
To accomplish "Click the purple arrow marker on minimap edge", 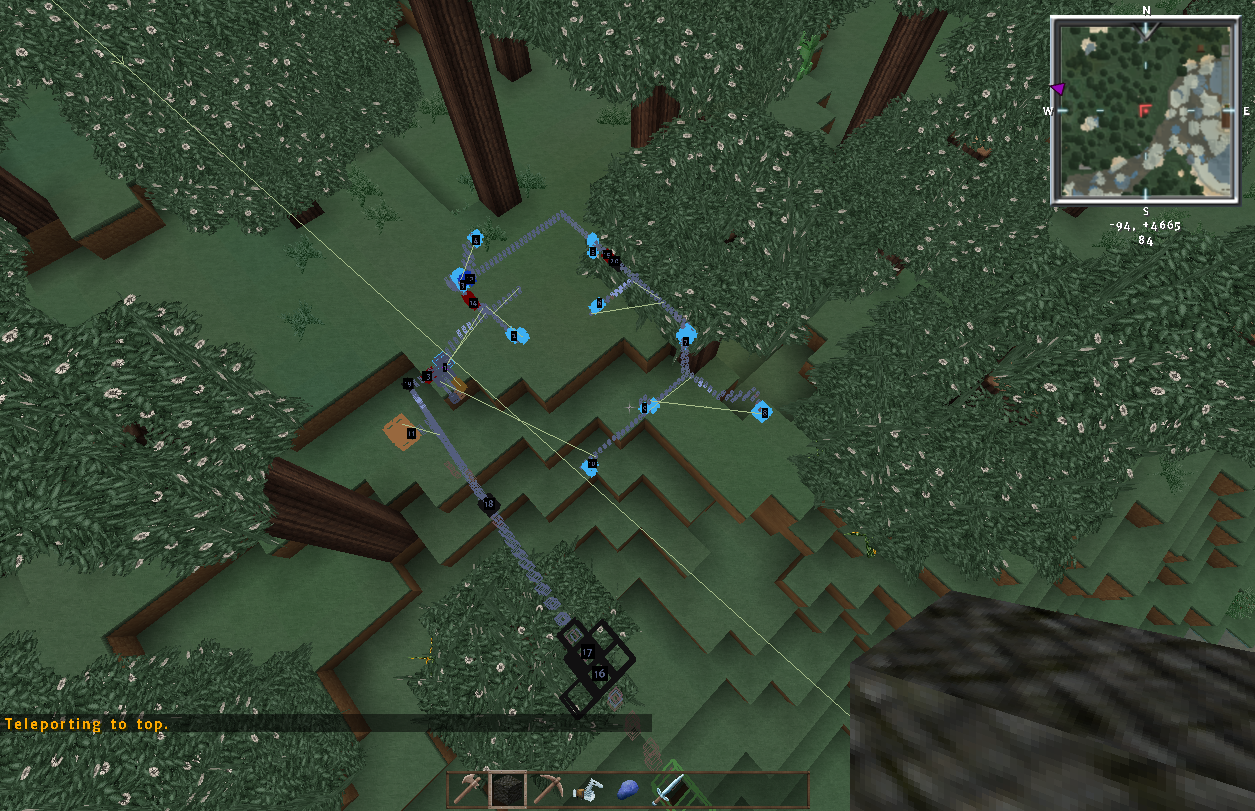I will point(1058,90).
